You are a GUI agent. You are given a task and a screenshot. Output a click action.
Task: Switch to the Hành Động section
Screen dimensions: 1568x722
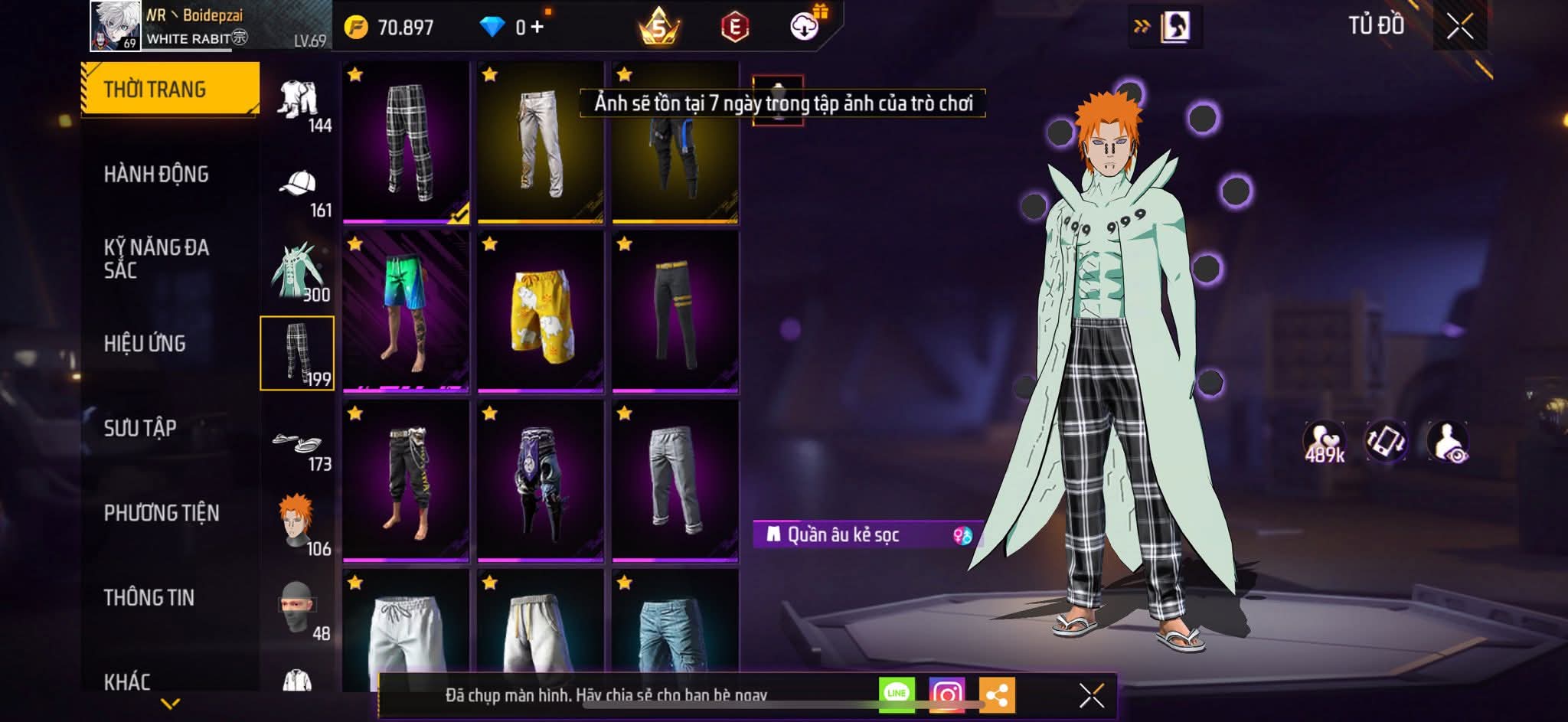156,175
